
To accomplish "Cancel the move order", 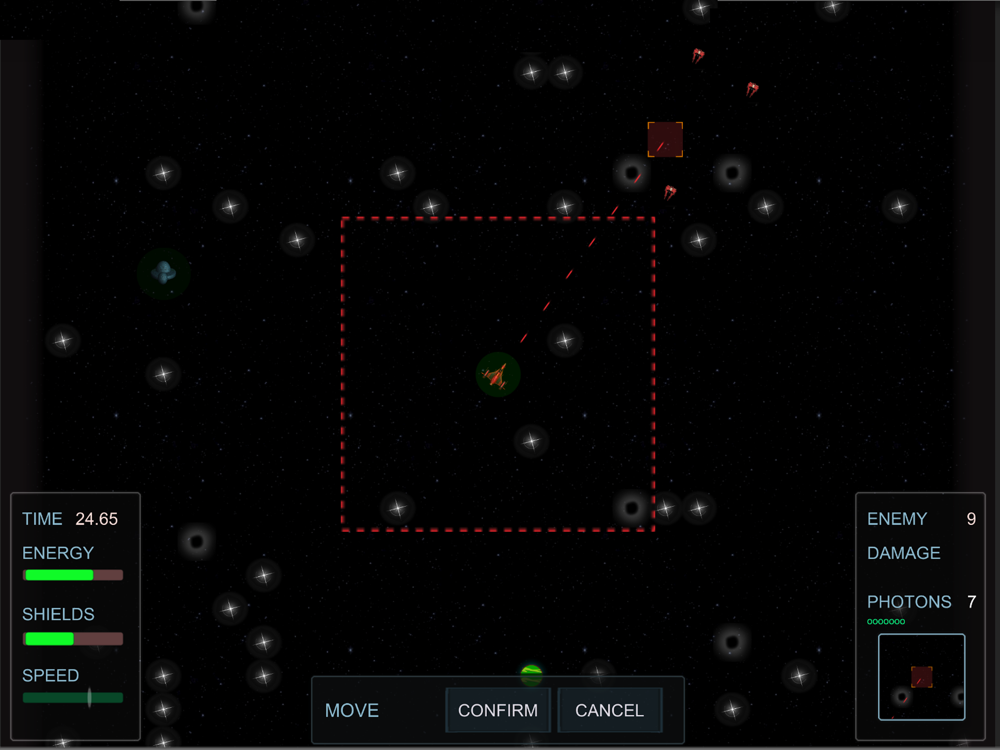I will coord(609,710).
